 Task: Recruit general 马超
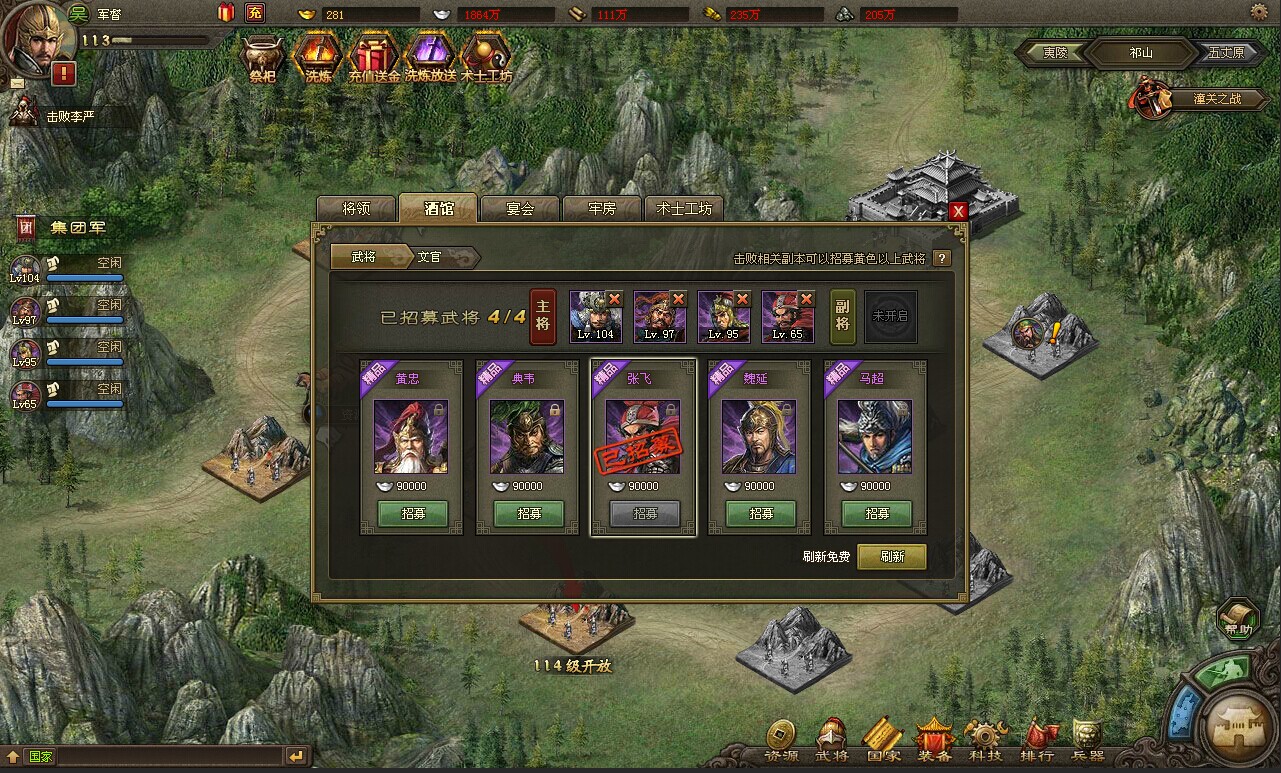(x=876, y=513)
